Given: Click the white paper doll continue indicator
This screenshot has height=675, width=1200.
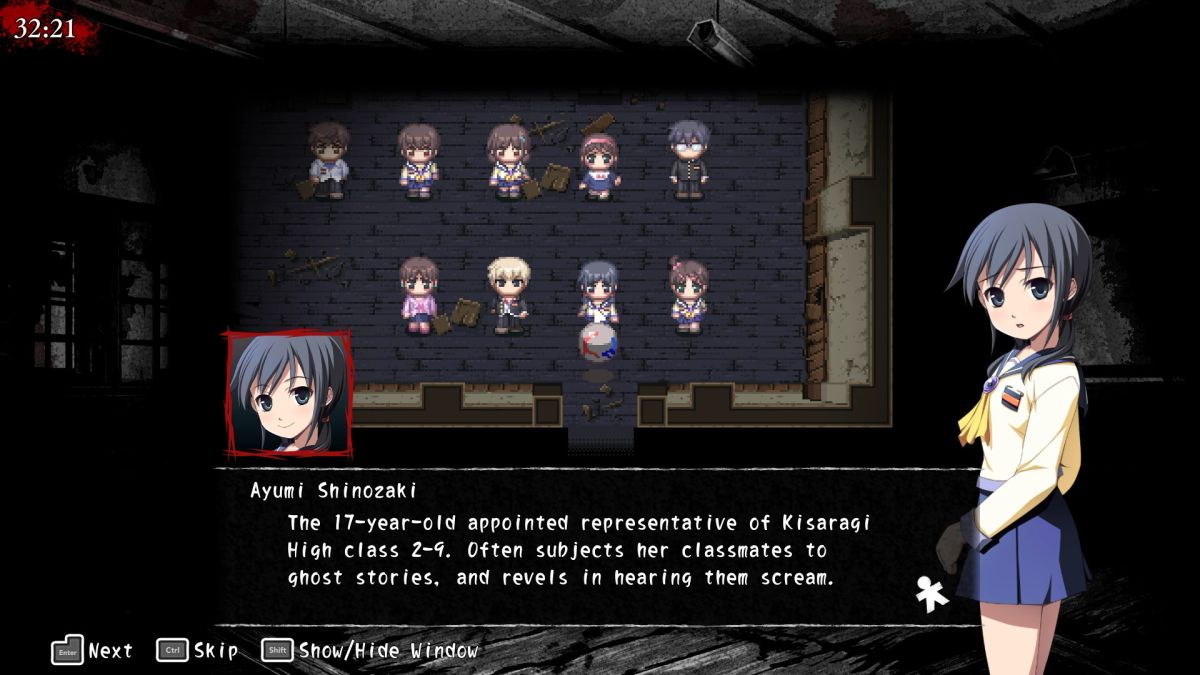Looking at the screenshot, I should pyautogui.click(x=932, y=594).
